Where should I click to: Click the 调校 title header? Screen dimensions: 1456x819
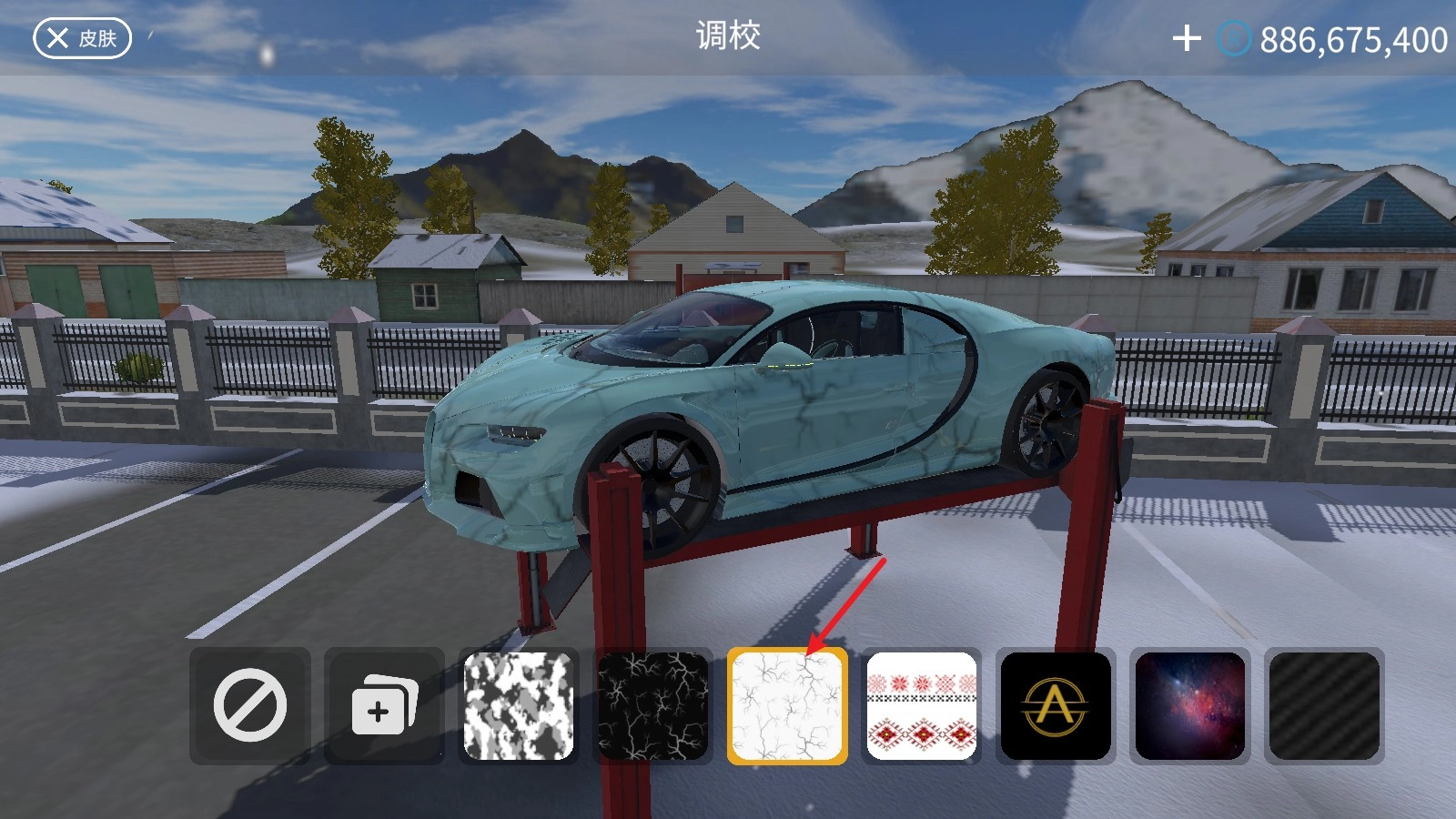point(728,38)
